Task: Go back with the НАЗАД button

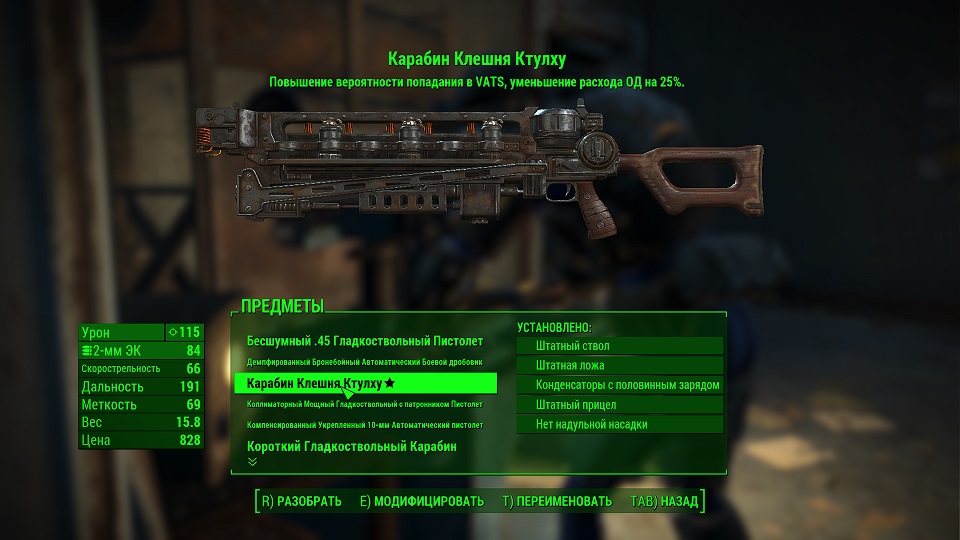Action: (x=663, y=501)
